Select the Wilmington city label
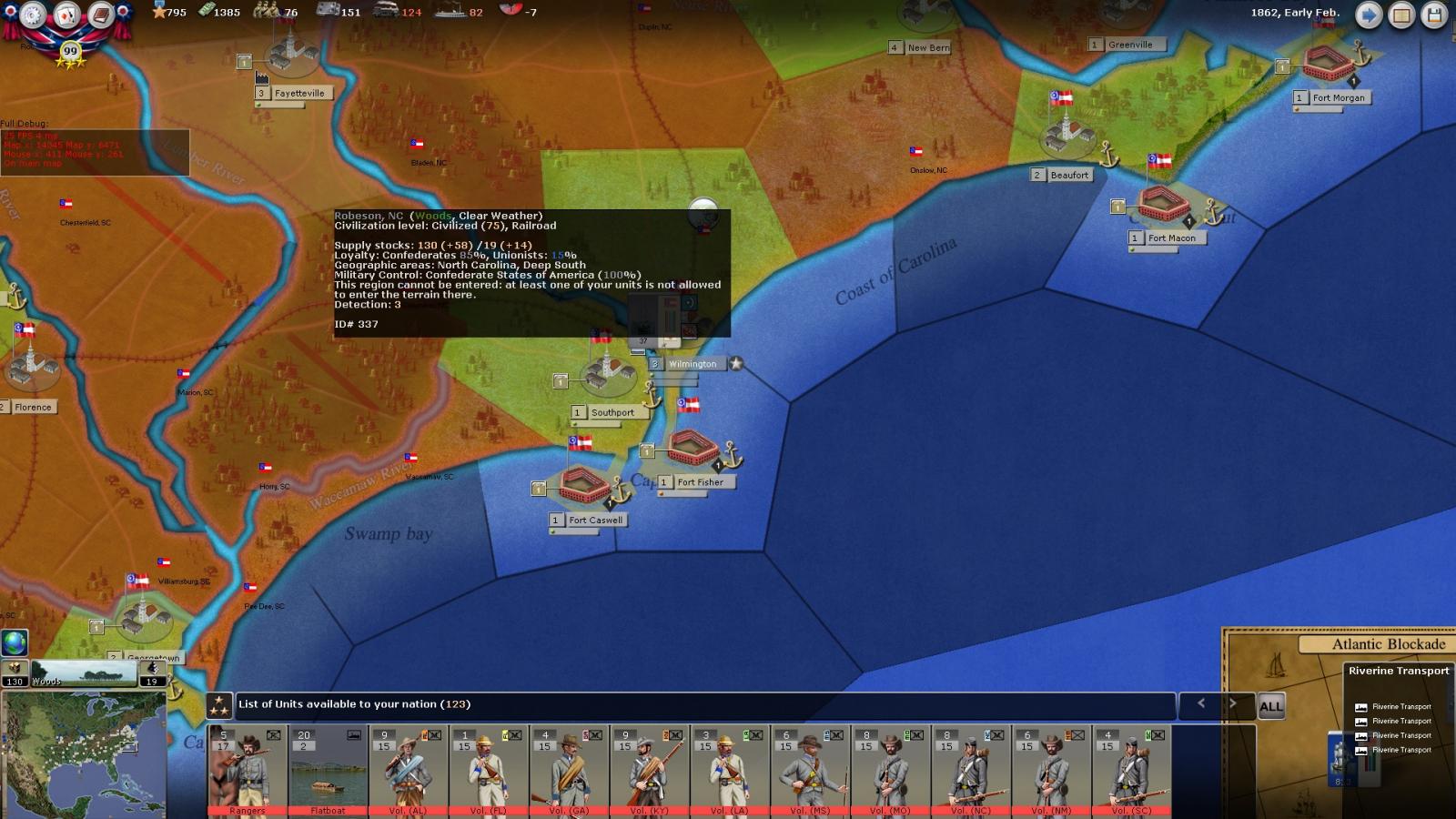This screenshot has height=819, width=1456. pos(693,364)
